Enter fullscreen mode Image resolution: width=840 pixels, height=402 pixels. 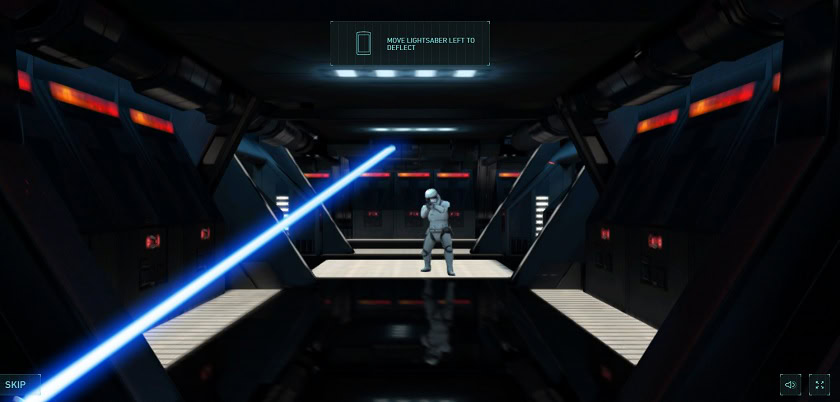click(820, 385)
